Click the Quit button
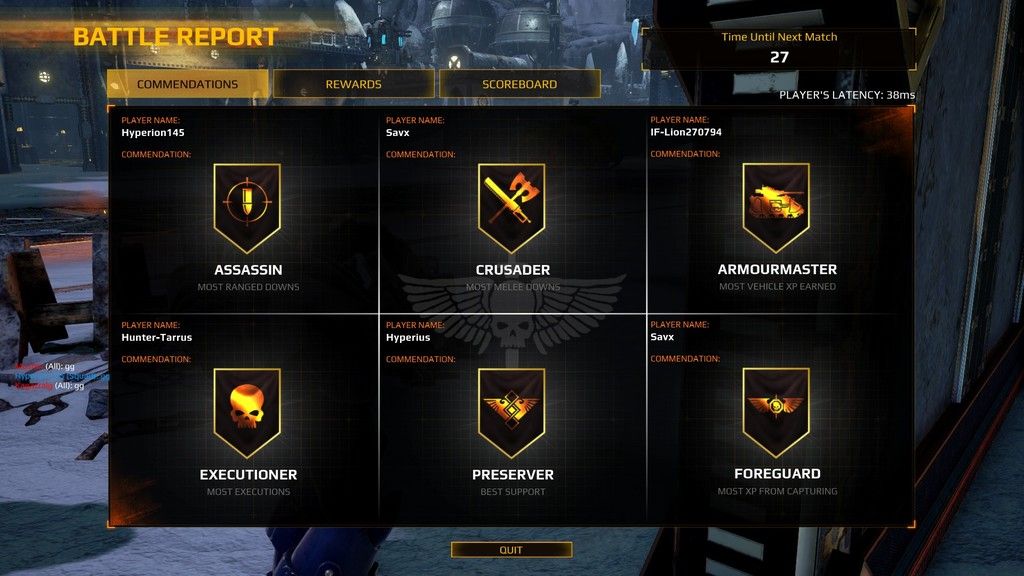1024x576 pixels. pos(511,550)
